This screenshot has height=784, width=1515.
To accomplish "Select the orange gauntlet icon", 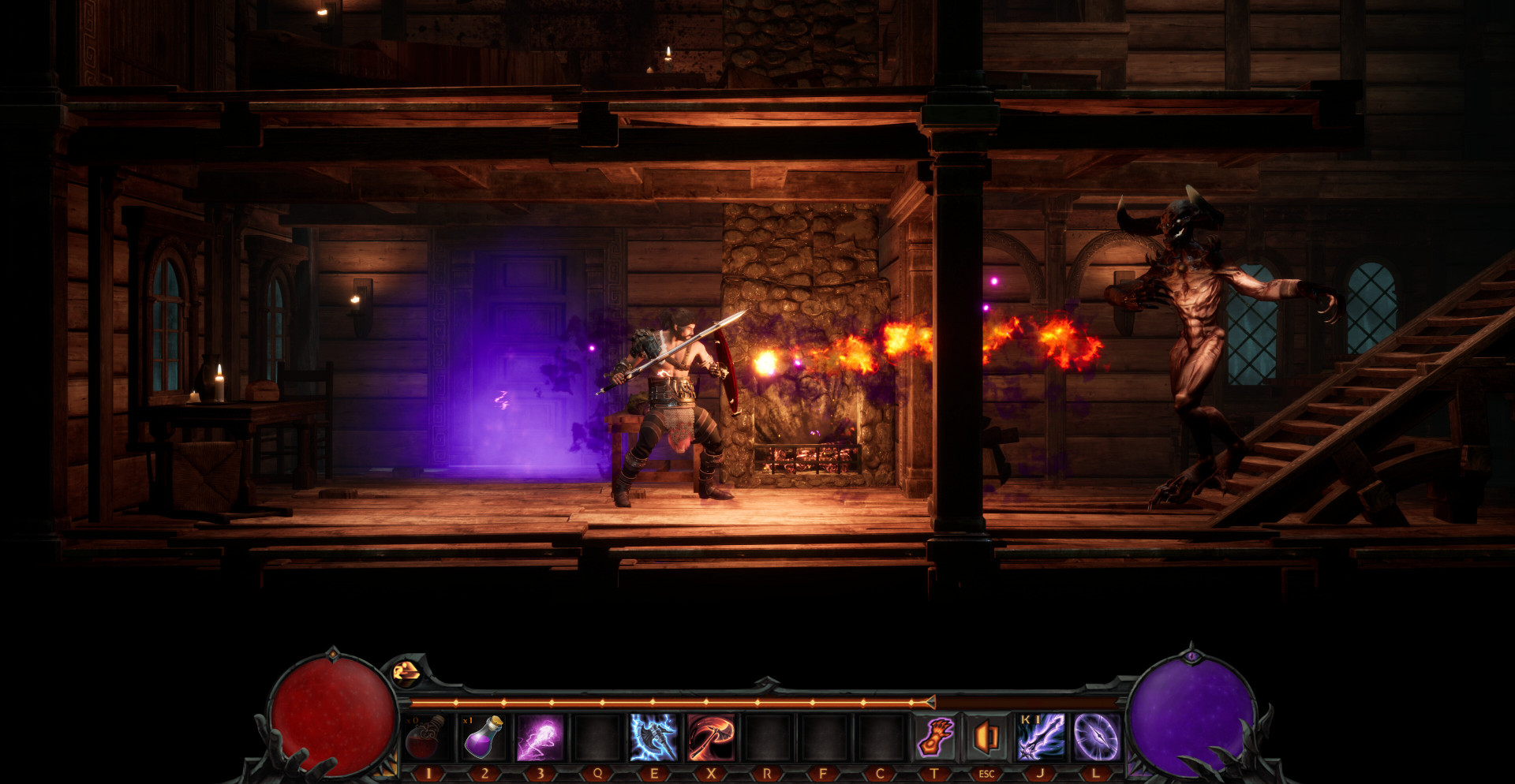I will click(x=935, y=737).
